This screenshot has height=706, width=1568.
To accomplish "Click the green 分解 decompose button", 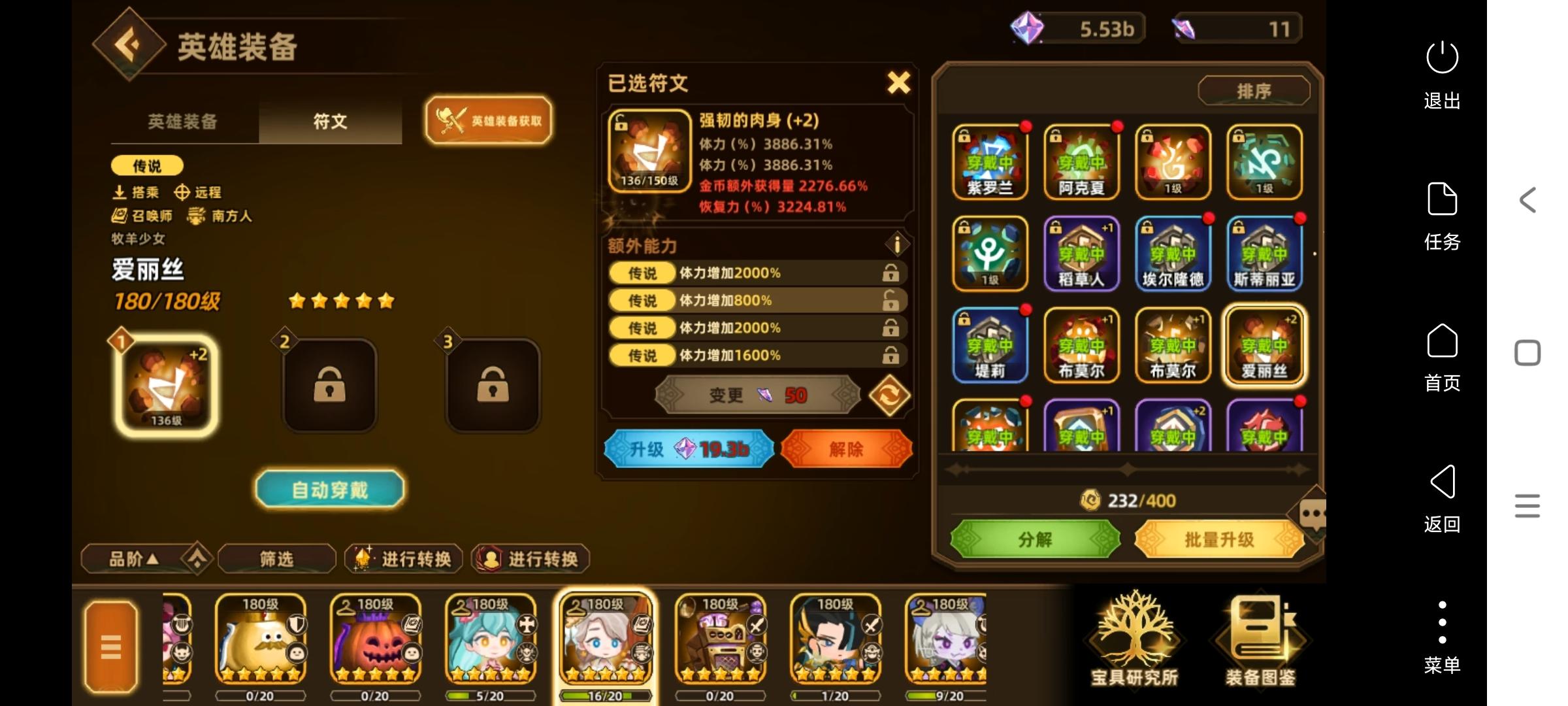I will (x=1034, y=539).
